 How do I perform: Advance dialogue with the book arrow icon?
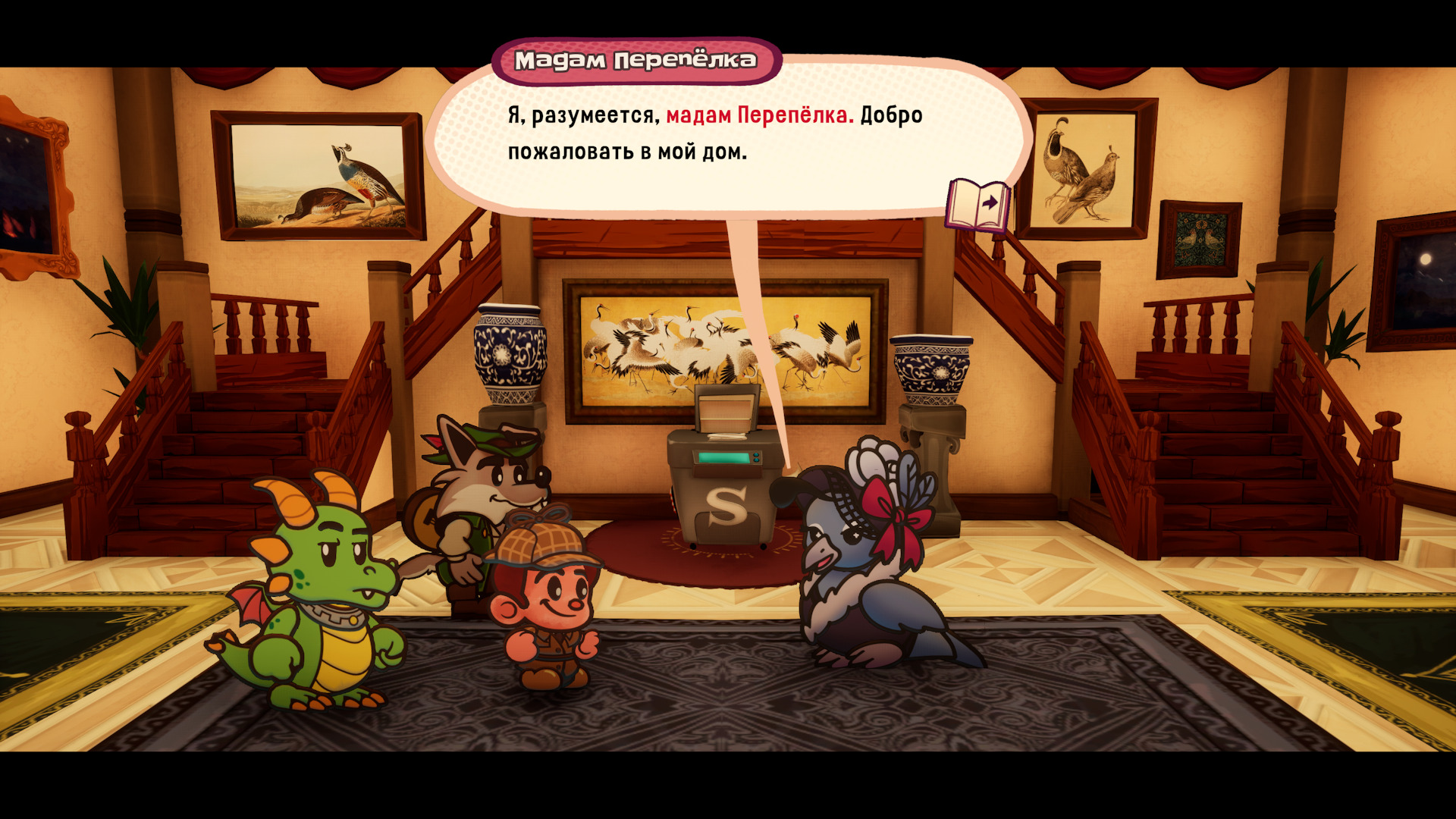pos(978,205)
